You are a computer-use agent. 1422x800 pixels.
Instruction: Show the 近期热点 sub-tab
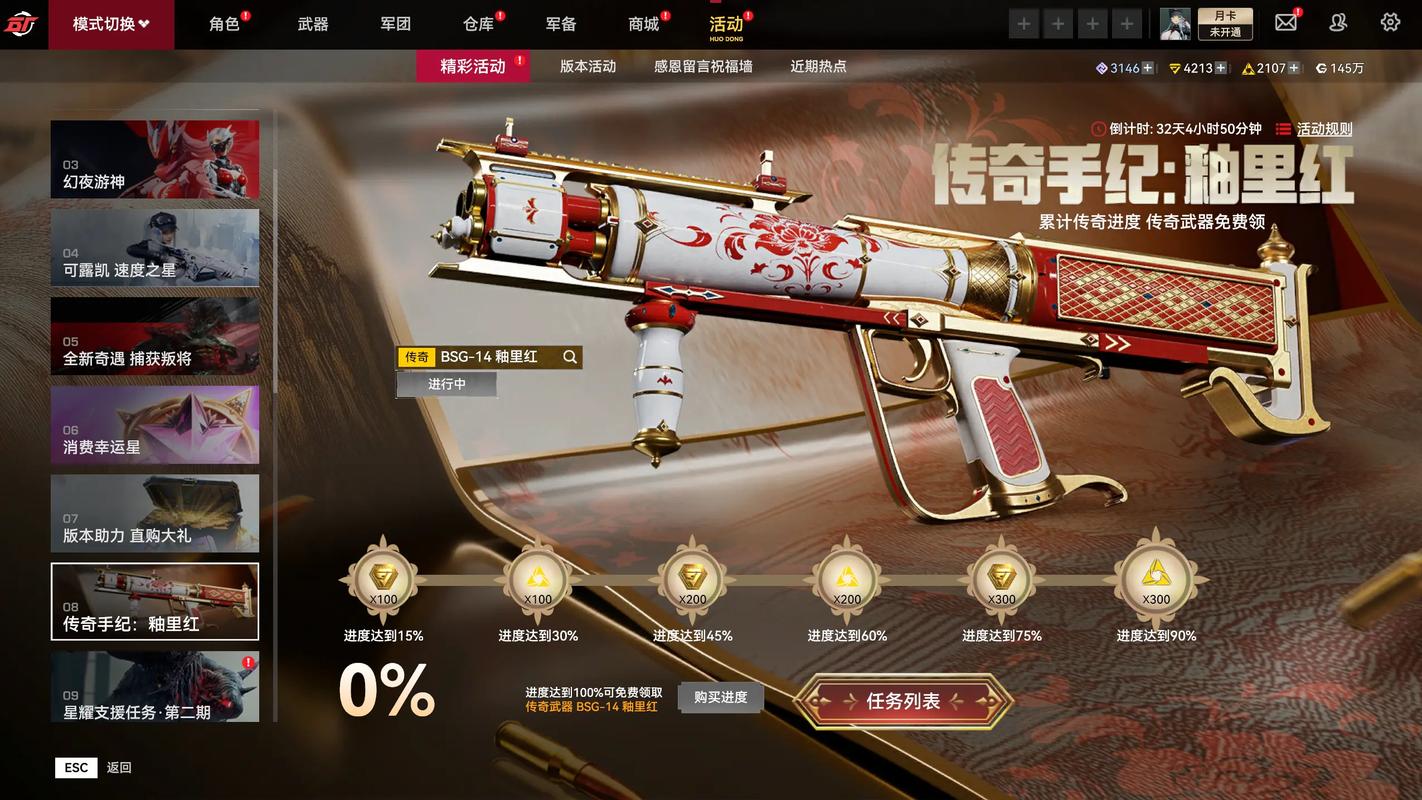tap(818, 67)
